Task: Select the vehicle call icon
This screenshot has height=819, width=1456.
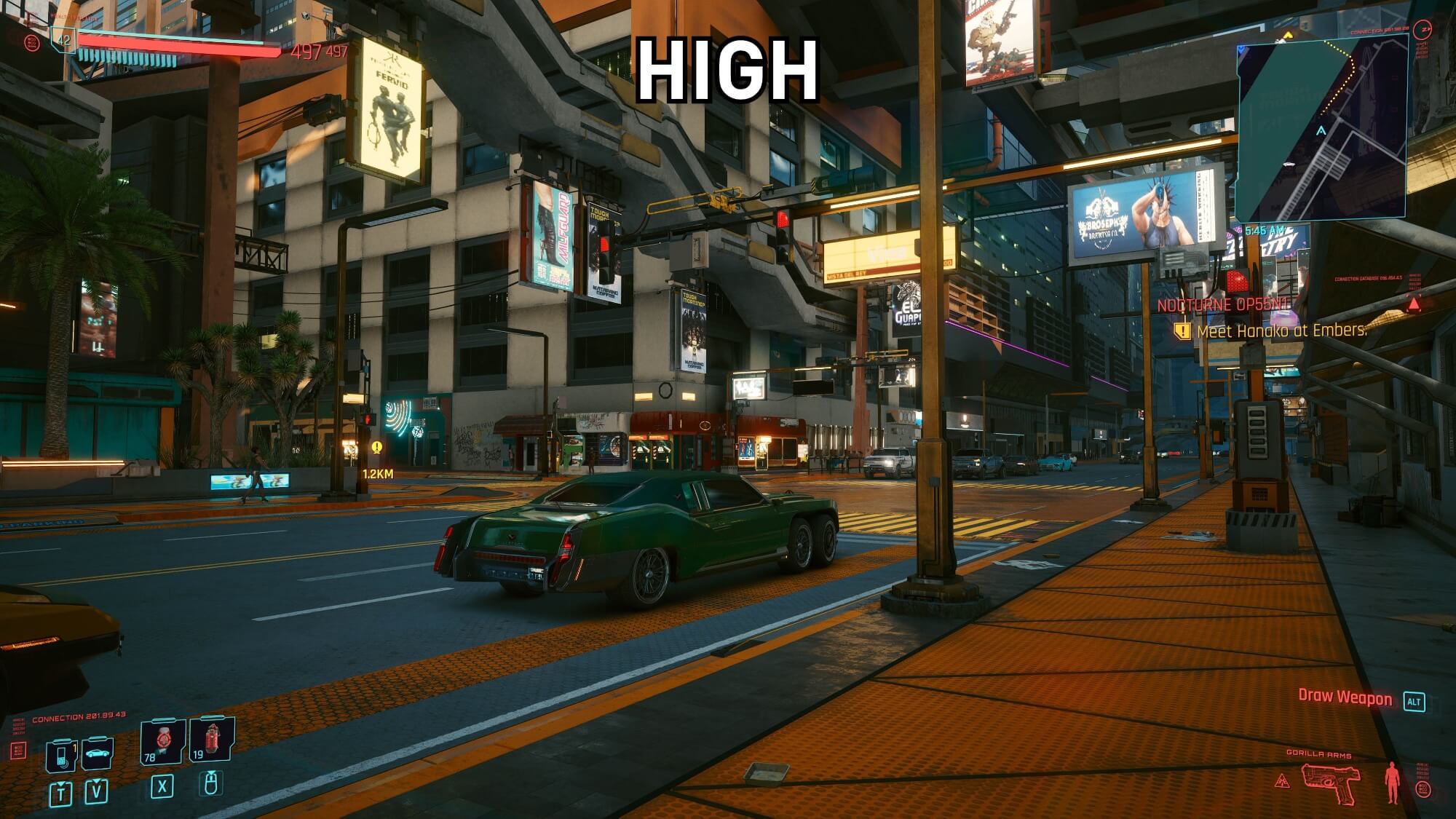Action: tap(97, 753)
